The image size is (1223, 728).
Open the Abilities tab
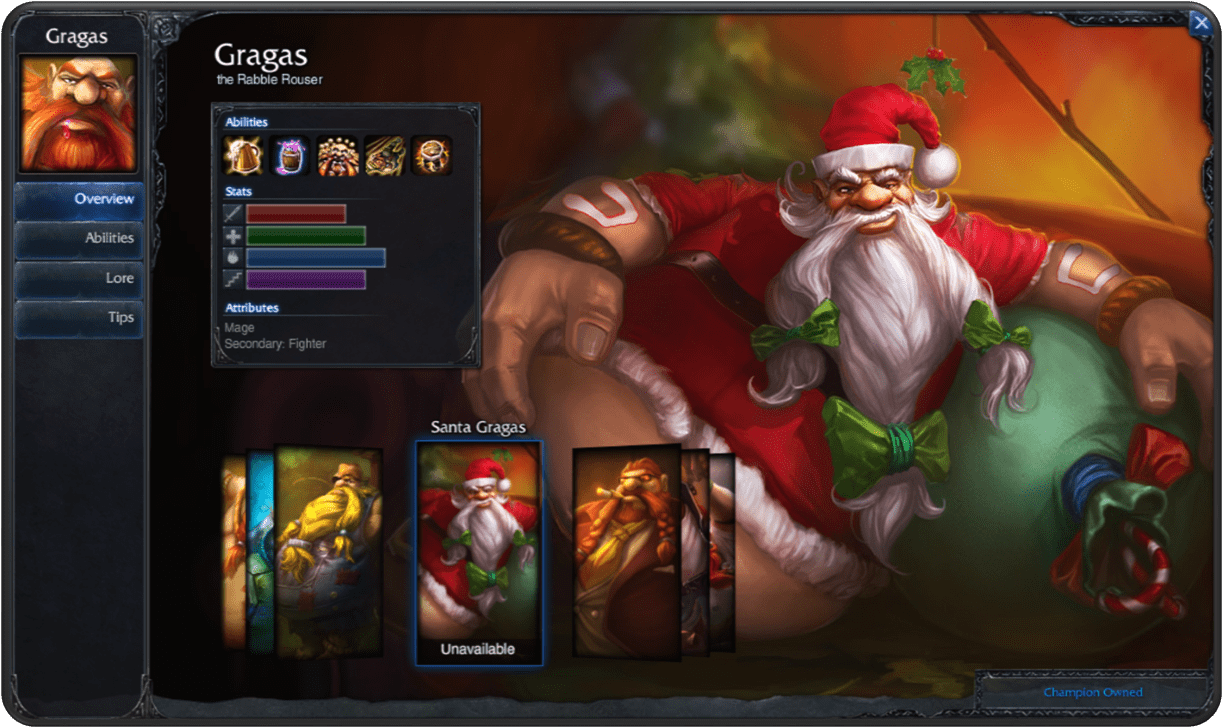pos(79,238)
